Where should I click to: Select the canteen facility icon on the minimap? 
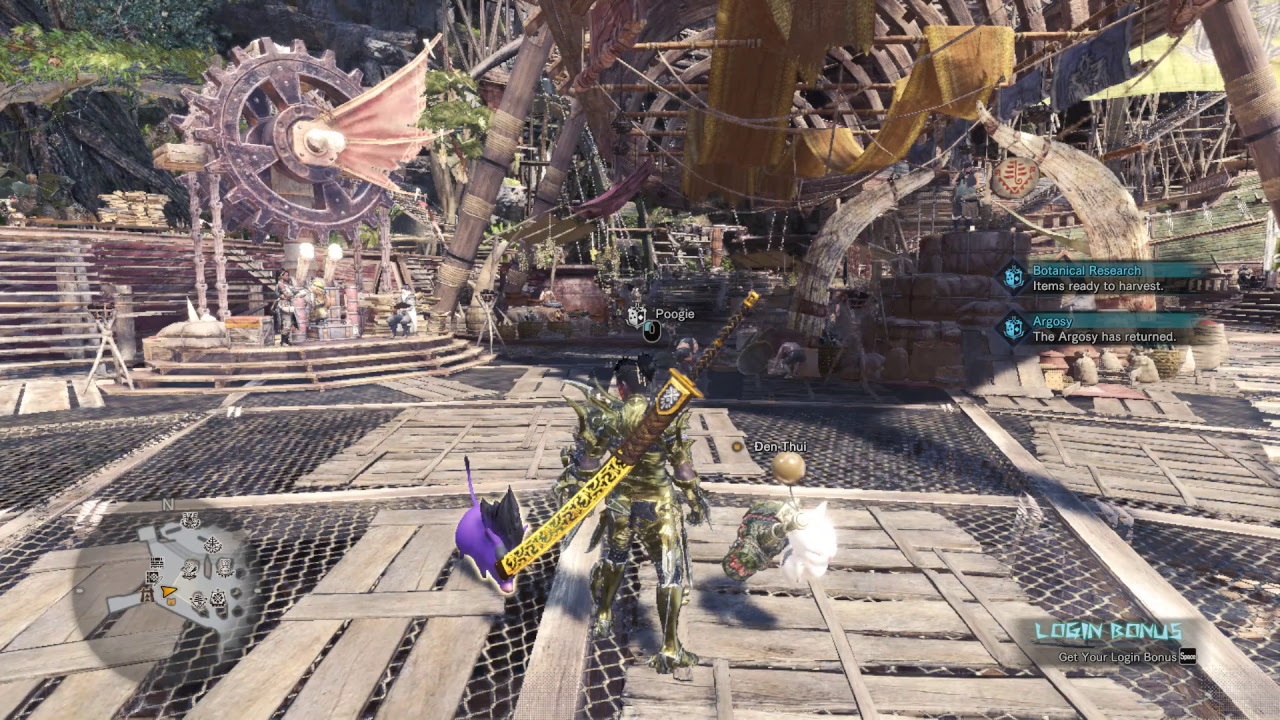pyautogui.click(x=225, y=568)
